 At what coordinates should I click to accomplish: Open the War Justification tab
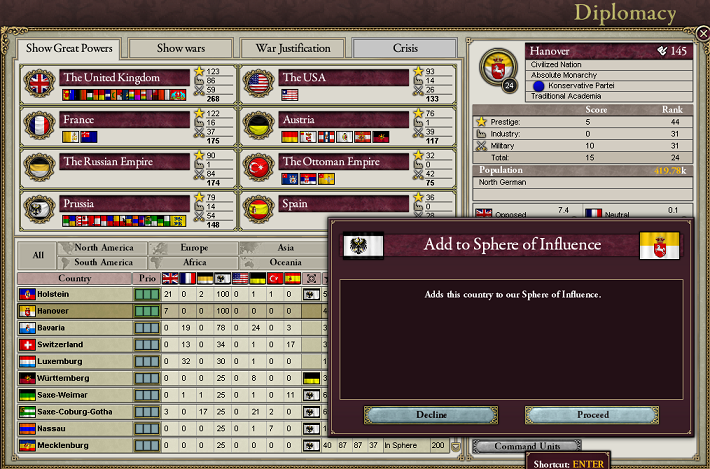click(x=293, y=48)
